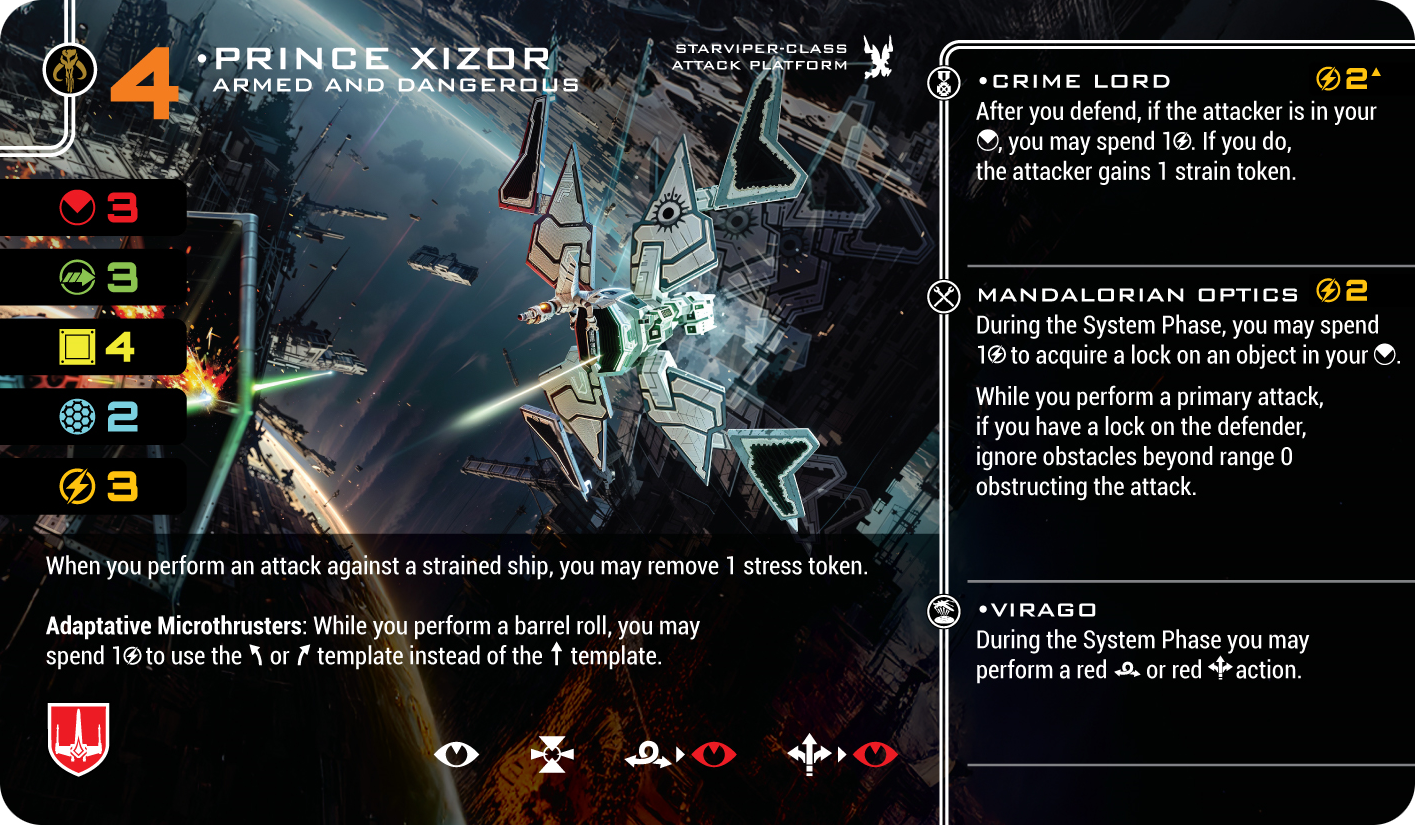Select the Mandalorian Optics upgrade card
Viewport: 1415px width, 825px height.
(1137, 294)
